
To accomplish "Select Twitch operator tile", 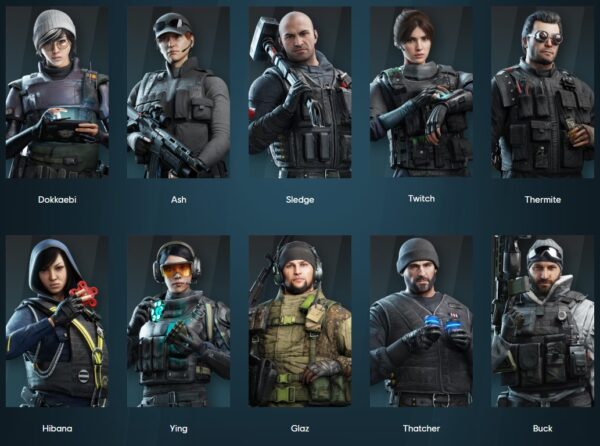I will (421, 93).
